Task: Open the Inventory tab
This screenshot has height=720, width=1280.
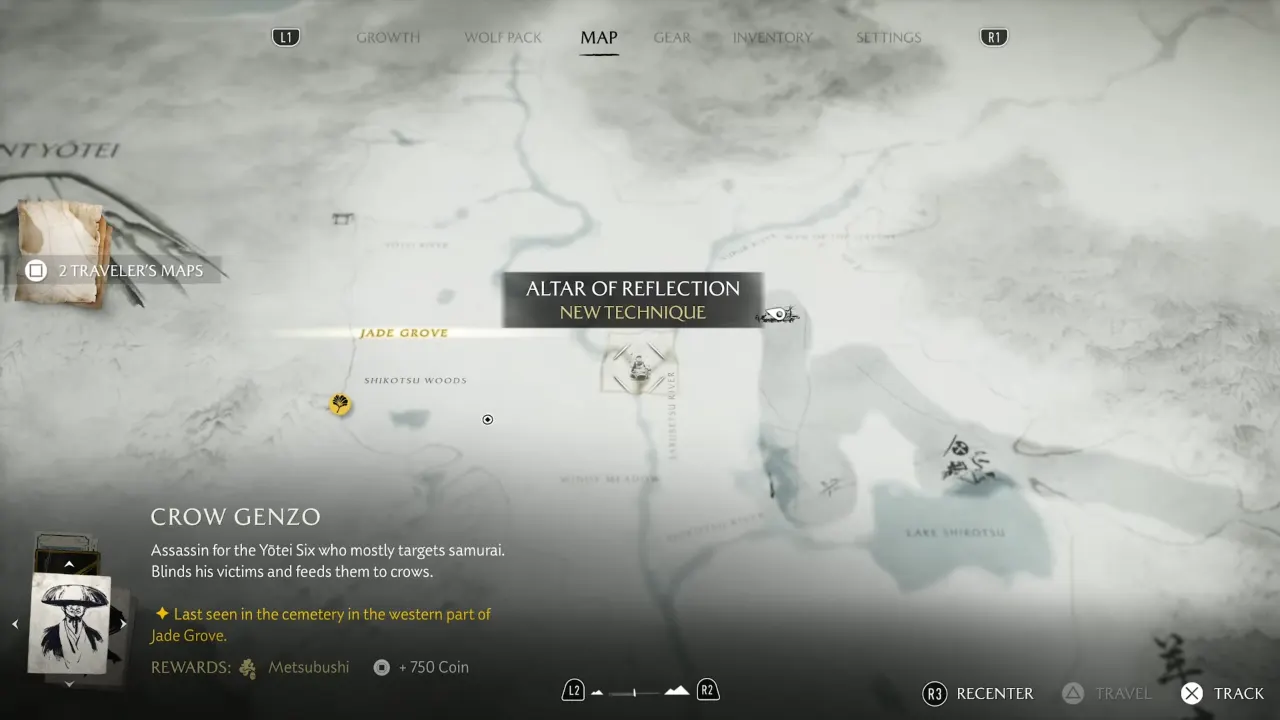Action: 772,38
